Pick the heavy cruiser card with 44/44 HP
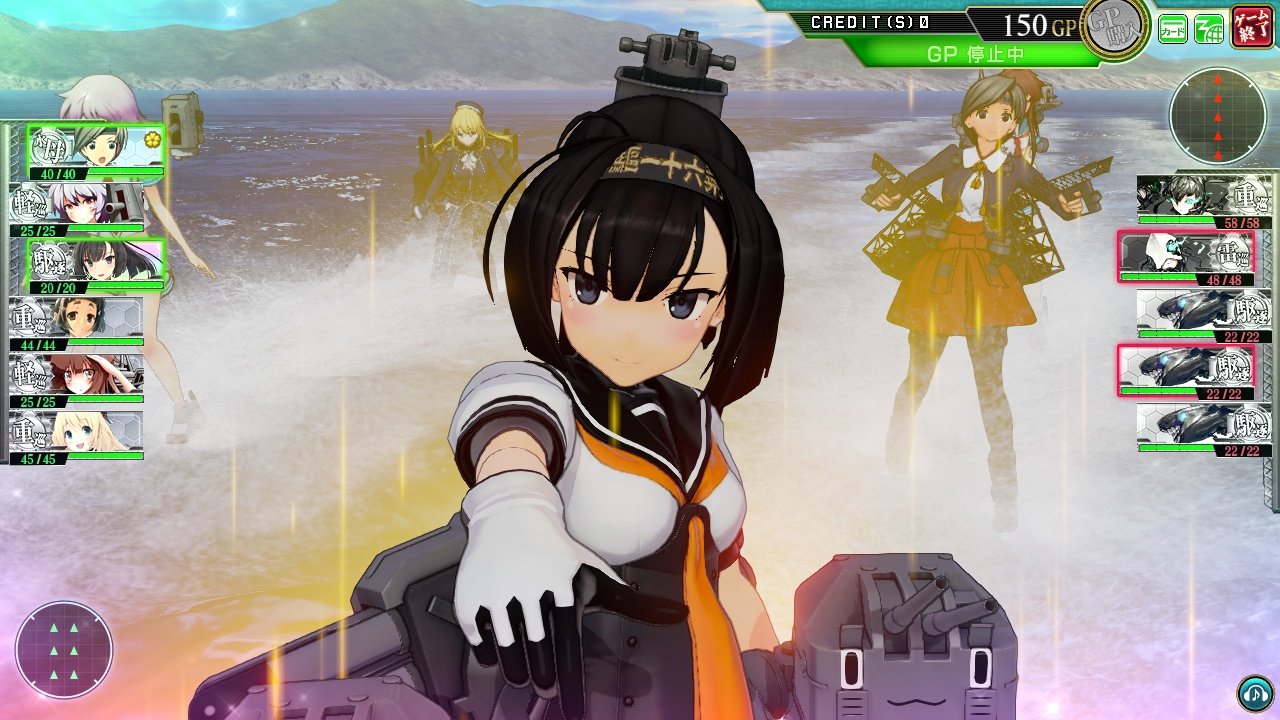Screen dimensions: 1280x720 [x=76, y=321]
